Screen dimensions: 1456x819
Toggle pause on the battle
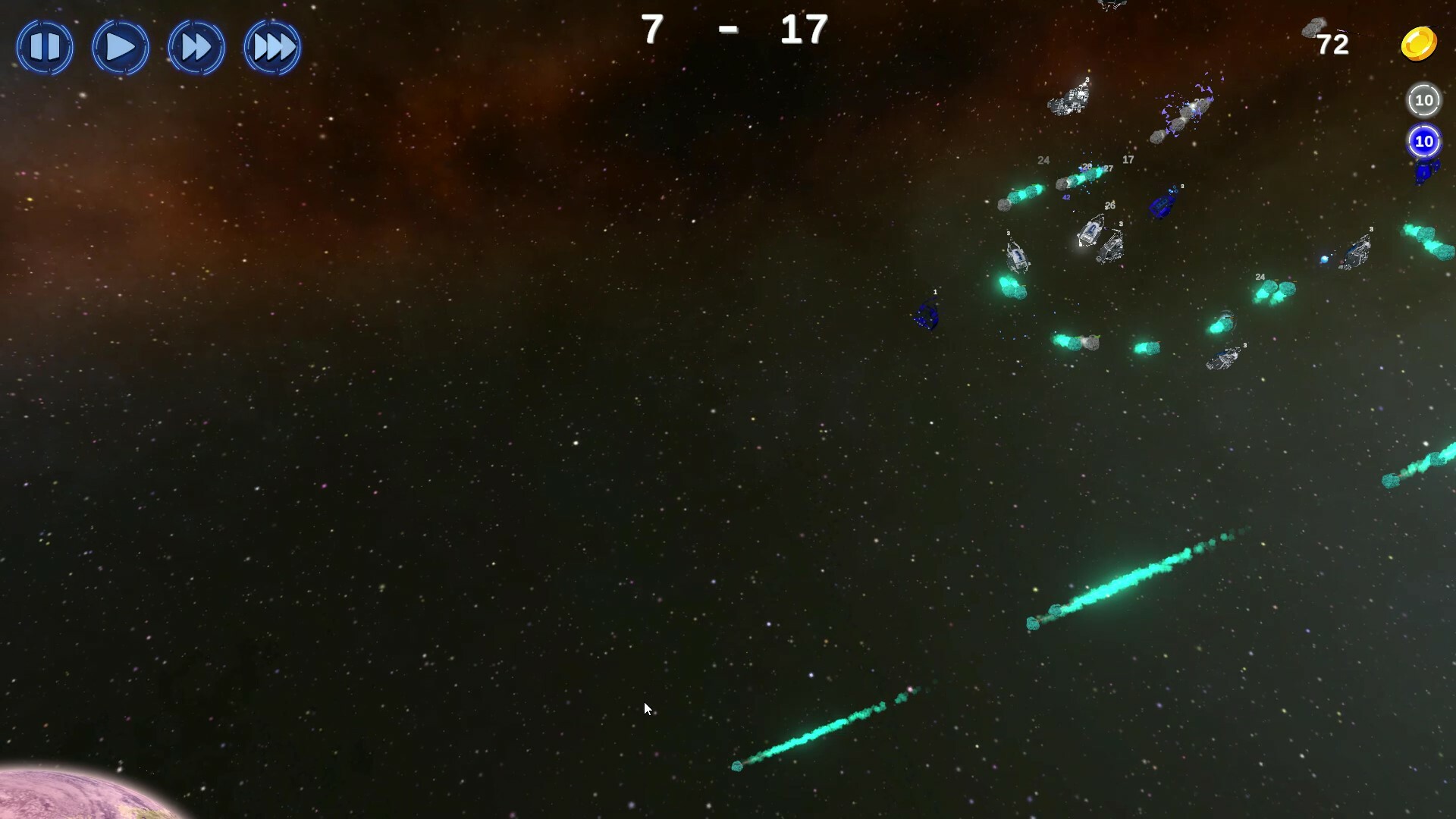(45, 47)
